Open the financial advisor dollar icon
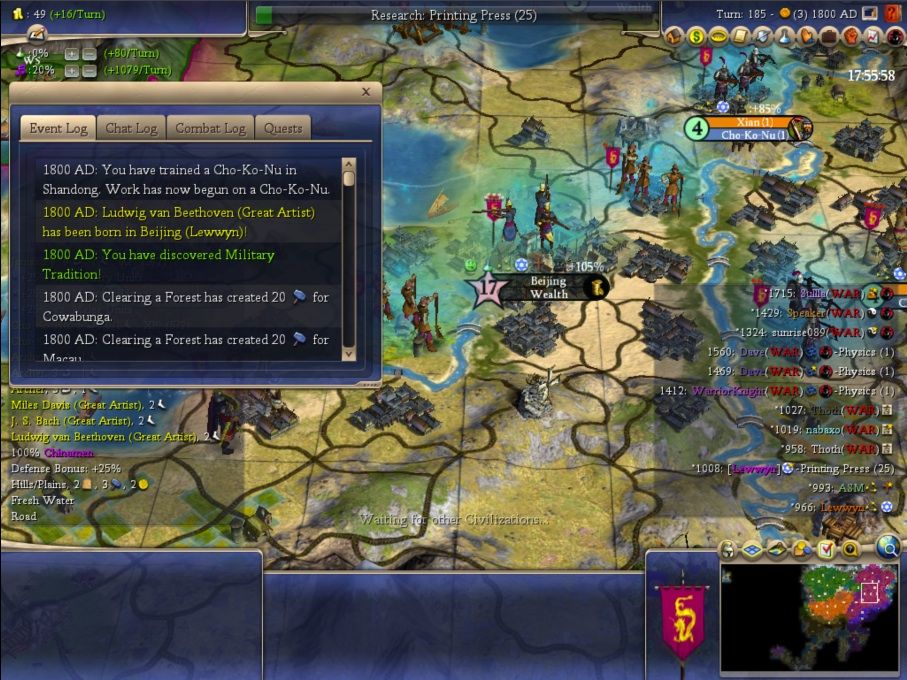Image resolution: width=907 pixels, height=680 pixels. click(x=695, y=37)
